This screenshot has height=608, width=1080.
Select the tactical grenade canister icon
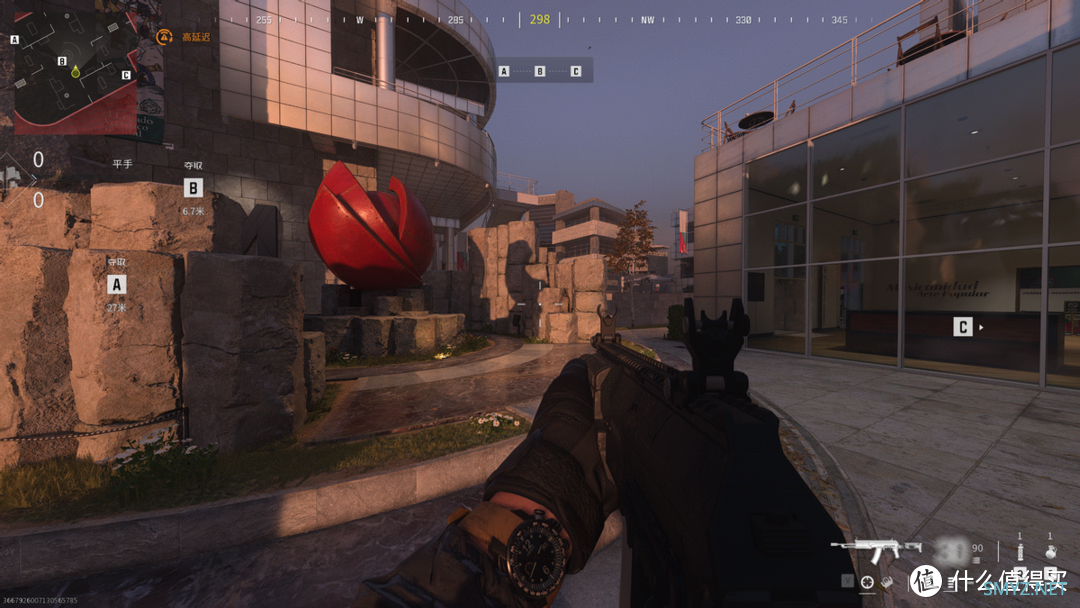pyautogui.click(x=1020, y=551)
